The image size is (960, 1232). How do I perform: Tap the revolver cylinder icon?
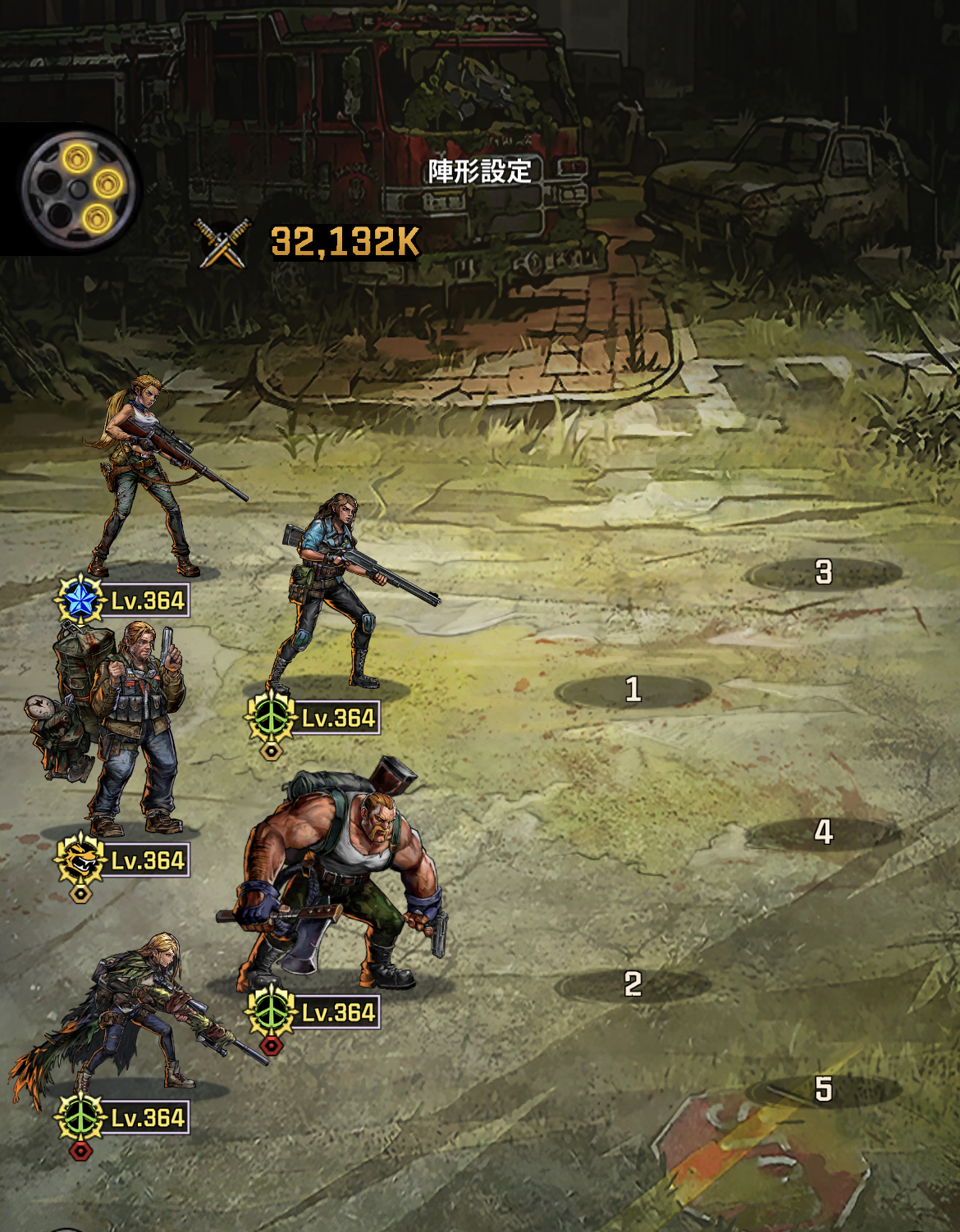[x=77, y=189]
